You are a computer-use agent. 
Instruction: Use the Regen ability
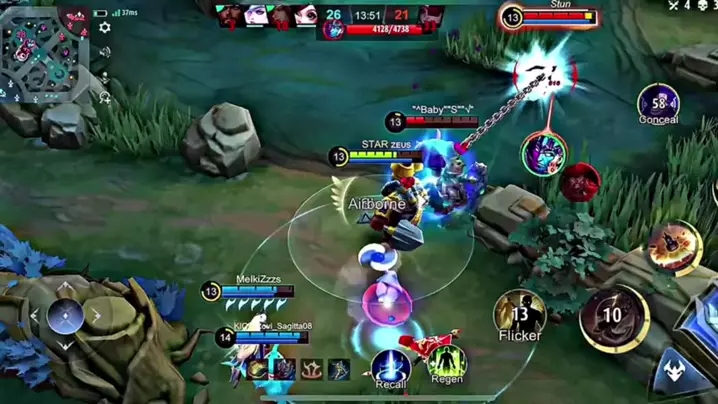point(446,362)
